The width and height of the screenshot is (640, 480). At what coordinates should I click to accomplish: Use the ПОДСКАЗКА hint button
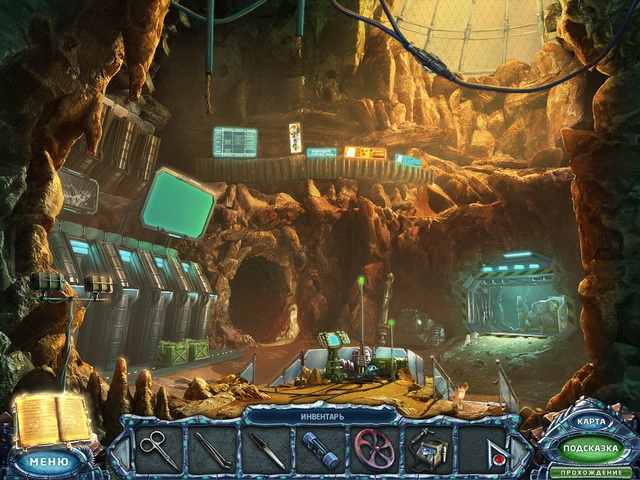point(588,447)
